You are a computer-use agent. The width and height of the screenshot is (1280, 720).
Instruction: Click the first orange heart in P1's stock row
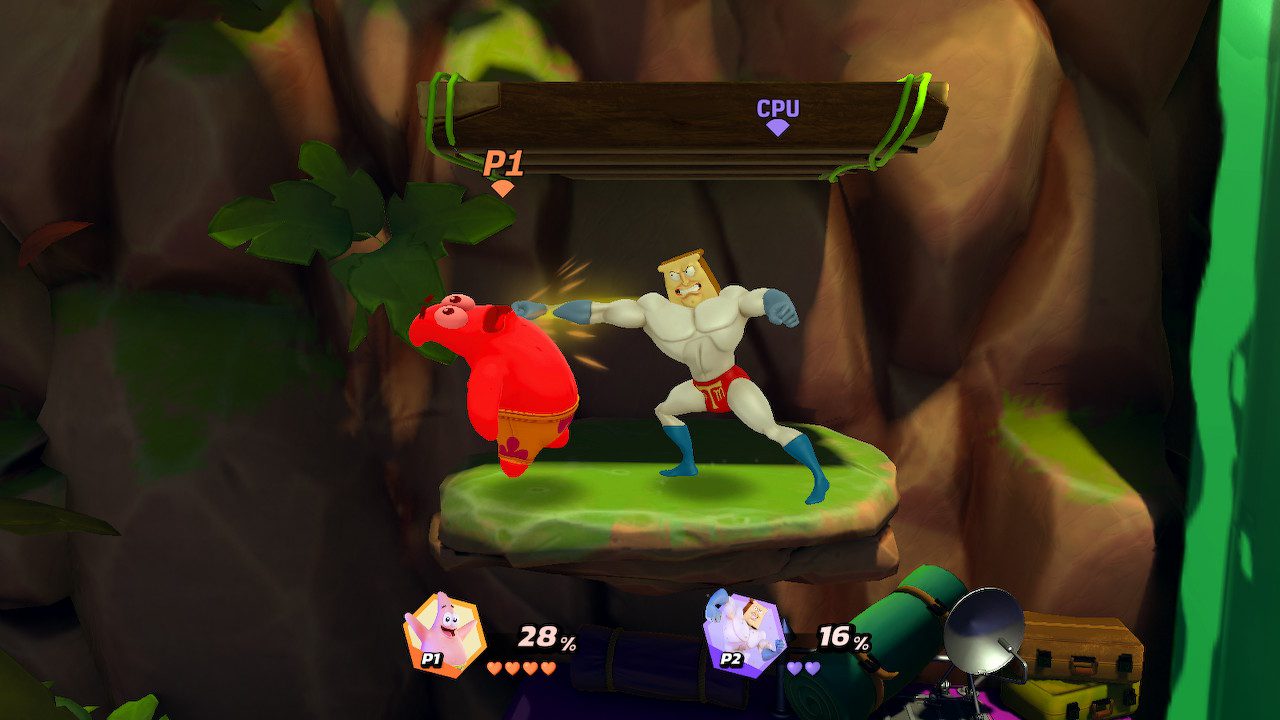pyautogui.click(x=494, y=668)
